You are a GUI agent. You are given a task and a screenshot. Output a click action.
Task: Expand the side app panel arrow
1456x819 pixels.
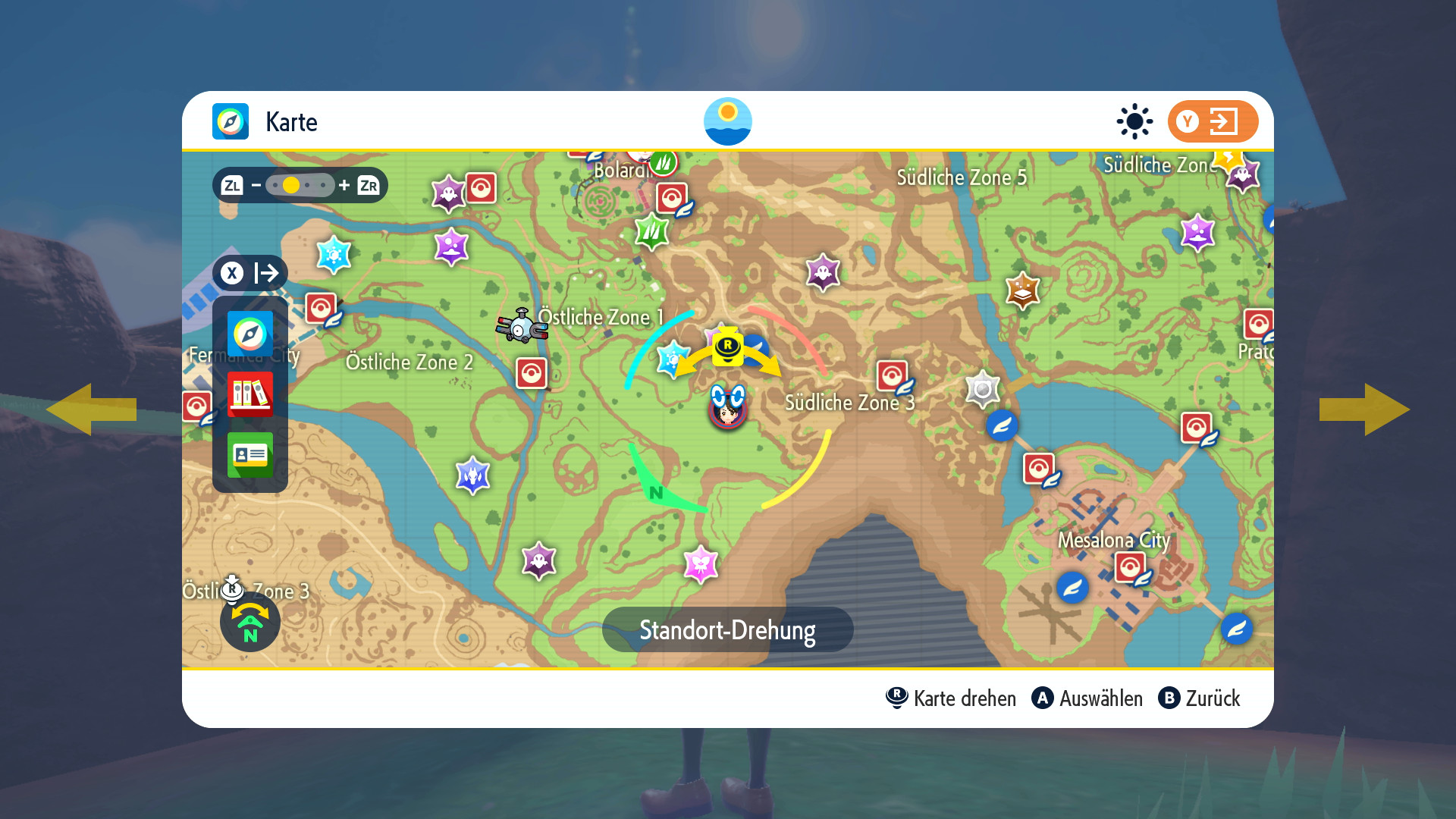[x=250, y=273]
